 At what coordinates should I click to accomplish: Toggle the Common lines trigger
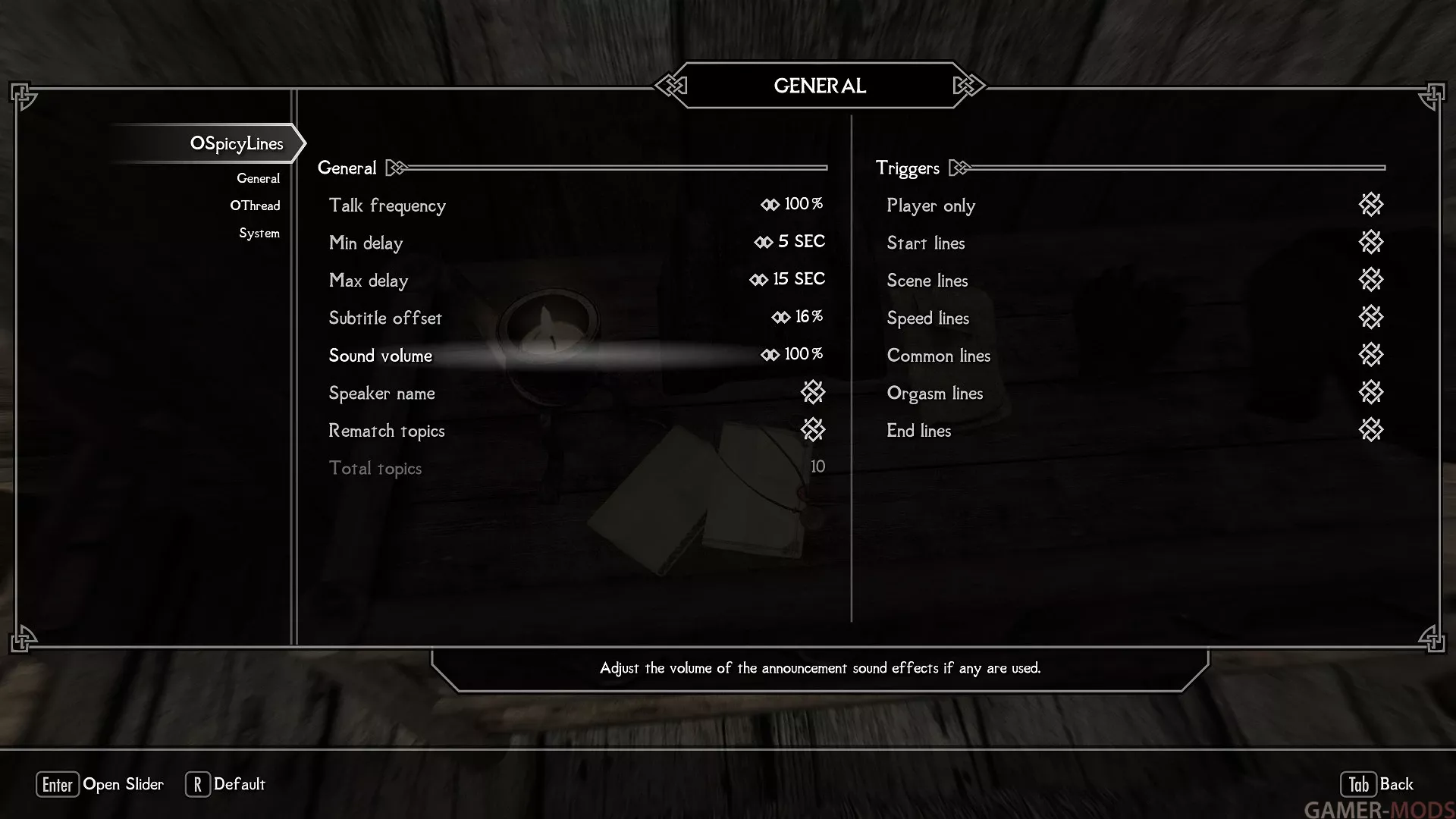tap(1370, 355)
